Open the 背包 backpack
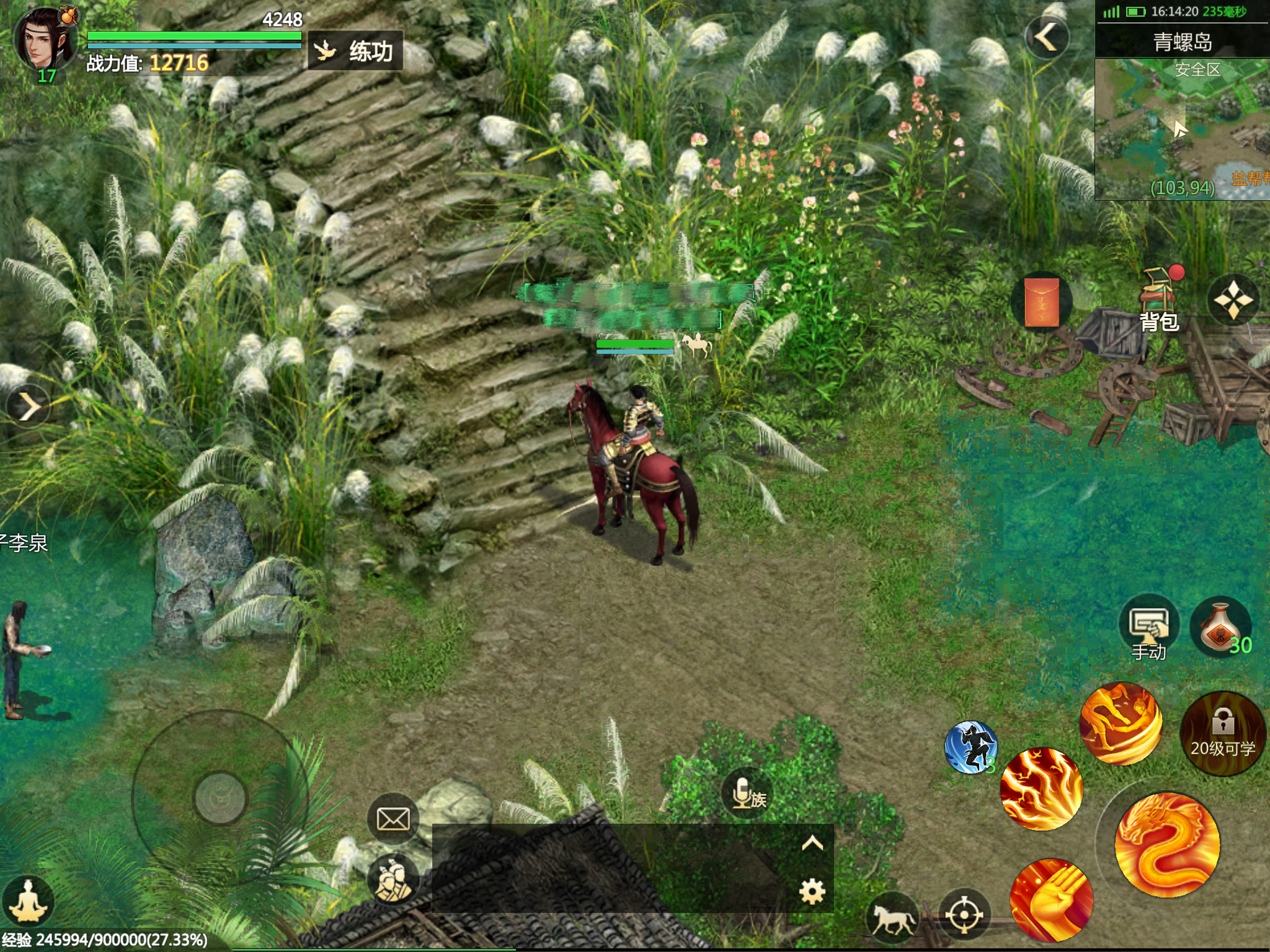This screenshot has width=1270, height=952. point(1158,301)
